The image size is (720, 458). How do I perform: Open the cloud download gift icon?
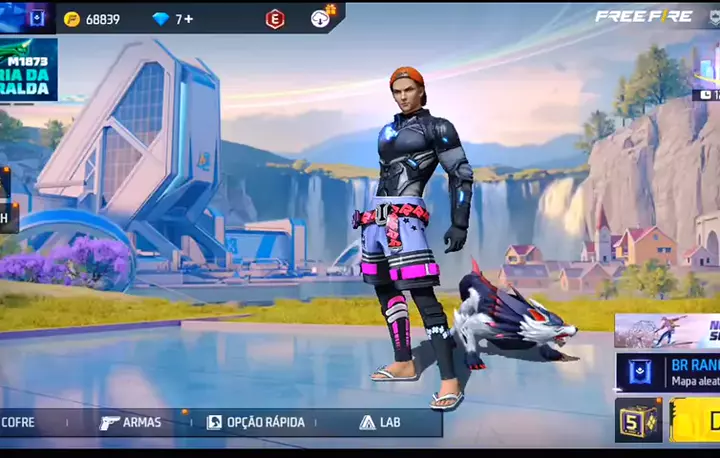pyautogui.click(x=321, y=18)
